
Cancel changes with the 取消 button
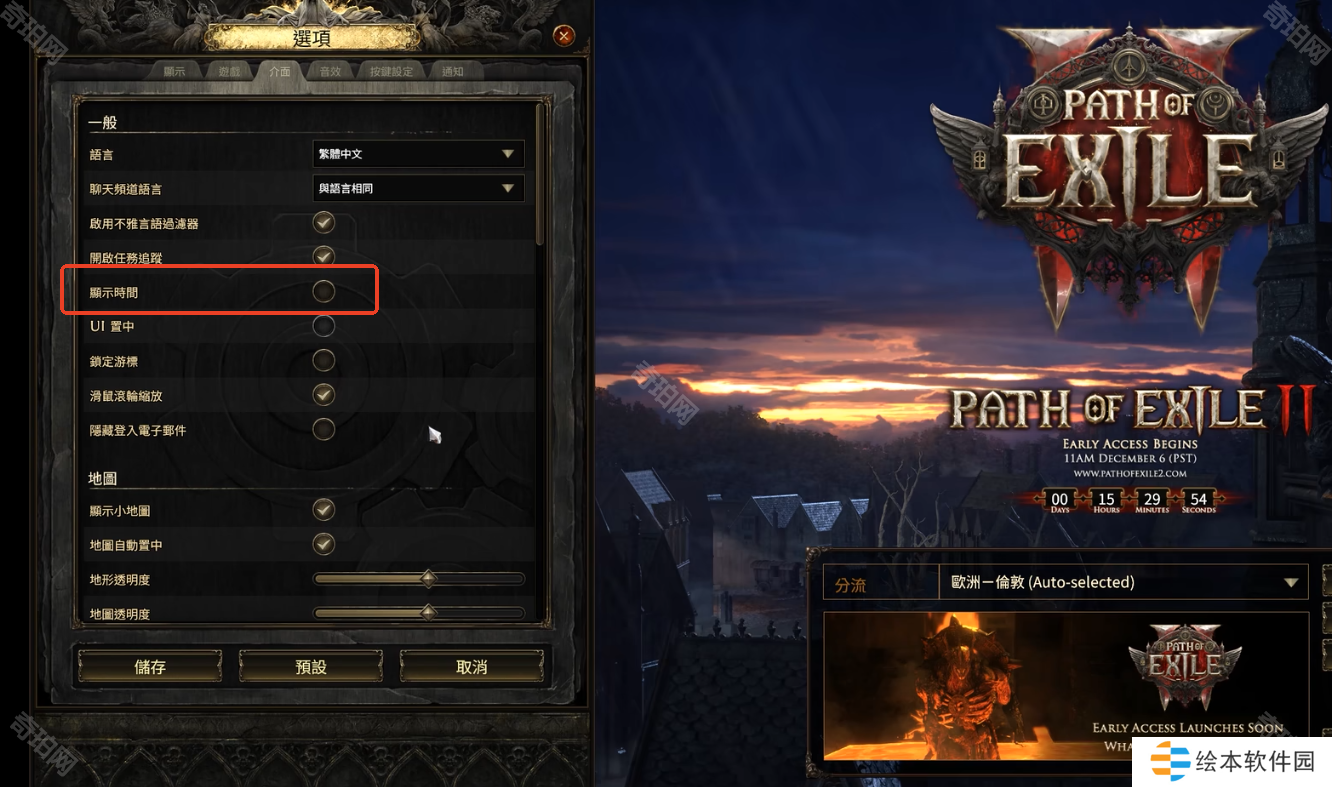pos(471,667)
